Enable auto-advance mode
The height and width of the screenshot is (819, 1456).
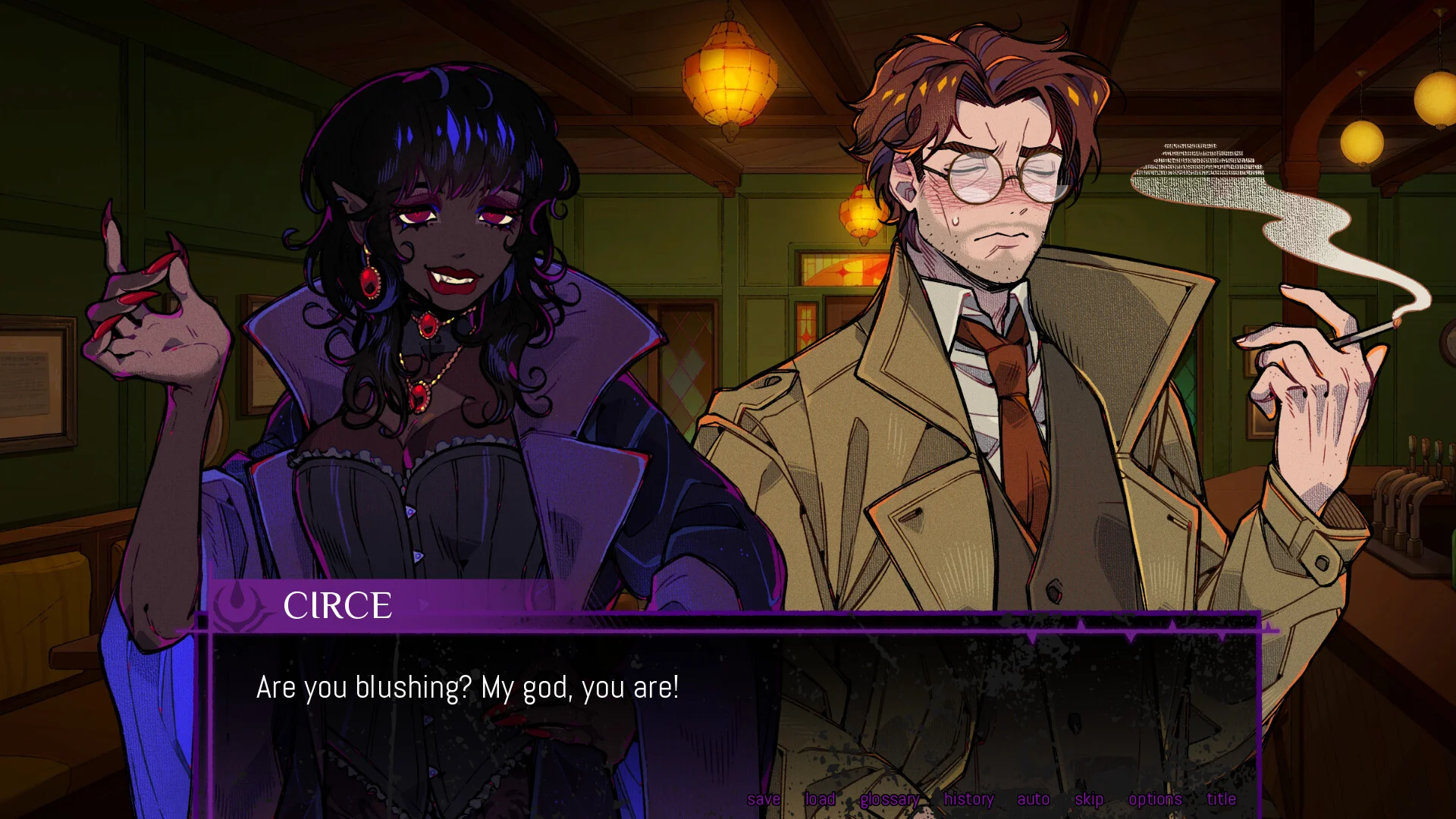coord(1033,799)
